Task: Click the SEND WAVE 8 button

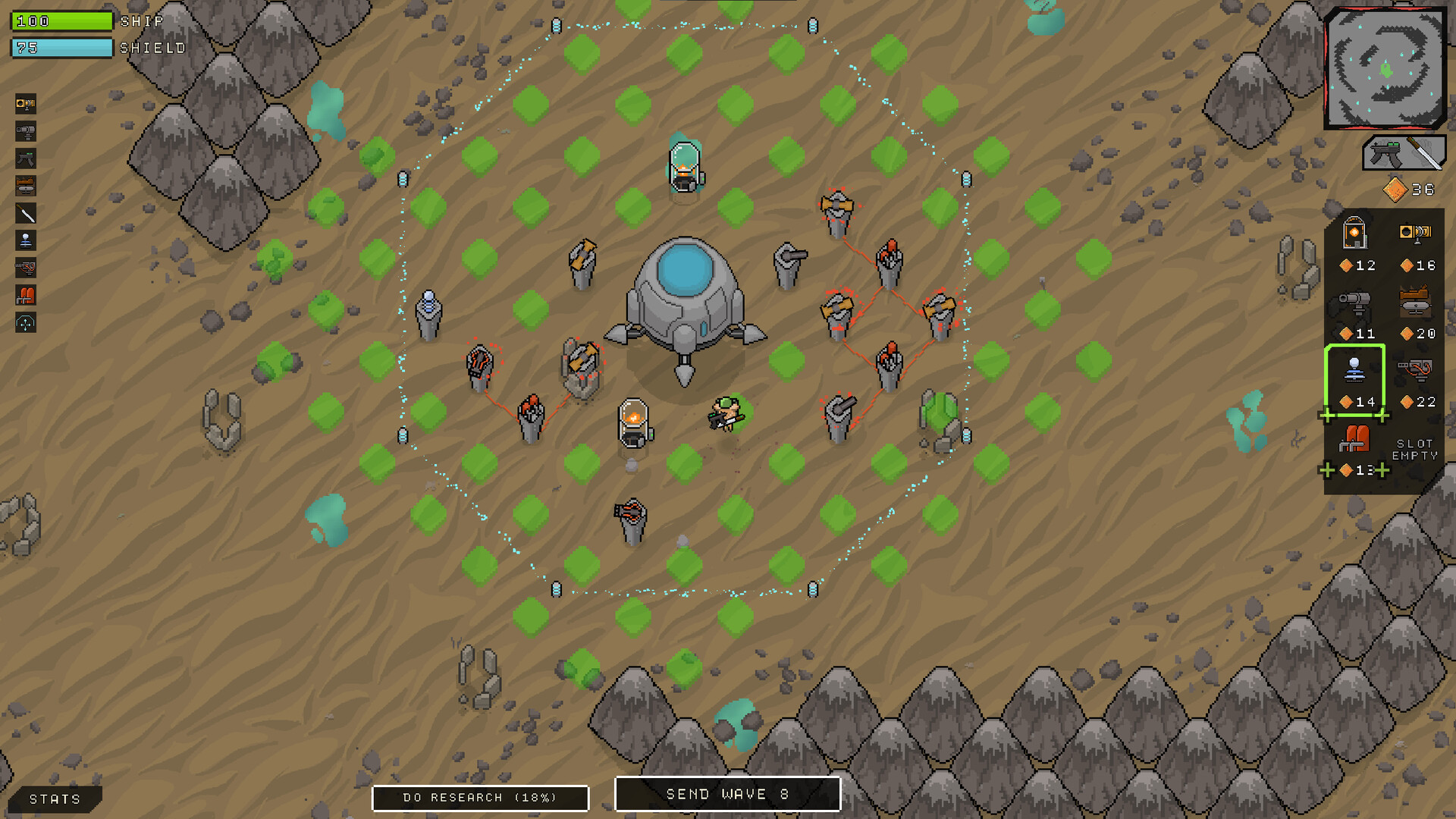Action: pos(727,794)
